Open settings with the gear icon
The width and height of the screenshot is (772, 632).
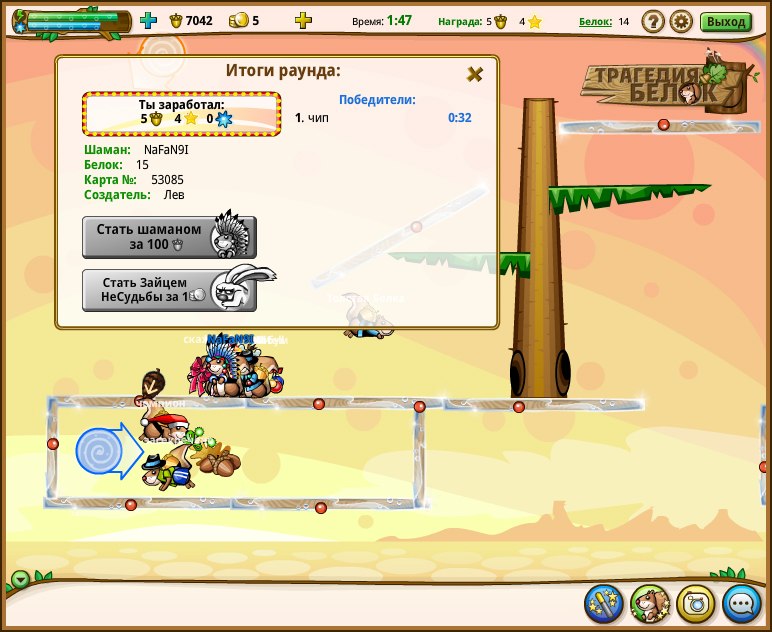click(x=681, y=21)
